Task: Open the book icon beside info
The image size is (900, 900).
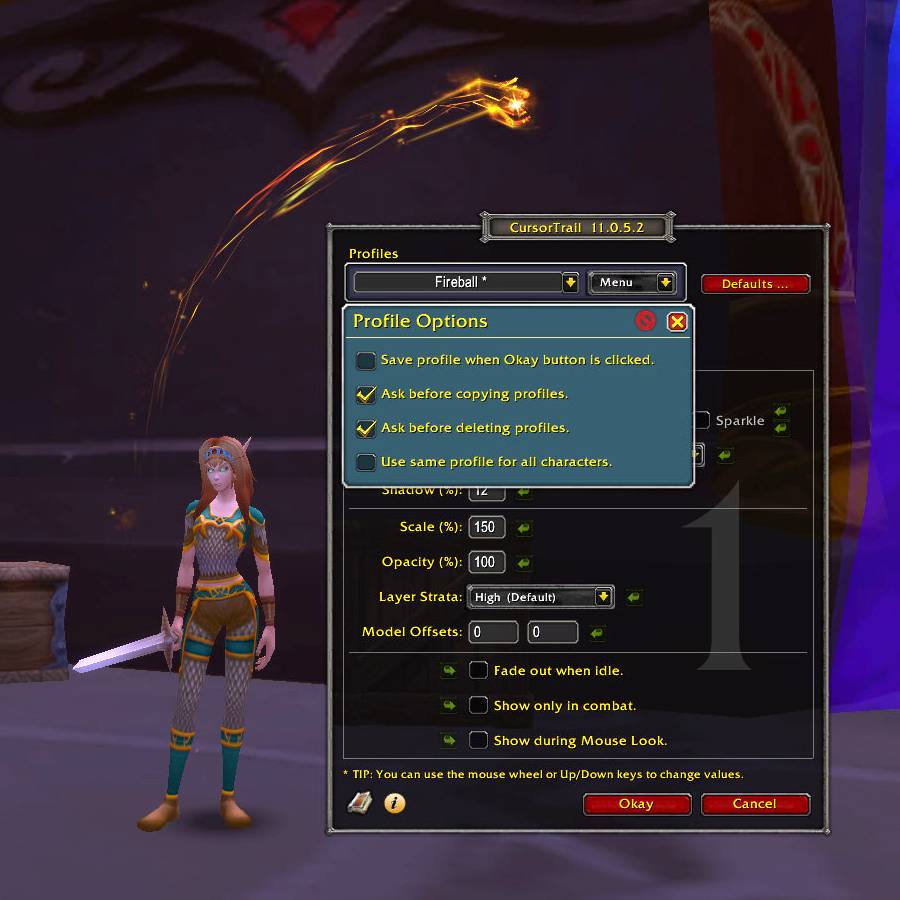Action: tap(359, 803)
